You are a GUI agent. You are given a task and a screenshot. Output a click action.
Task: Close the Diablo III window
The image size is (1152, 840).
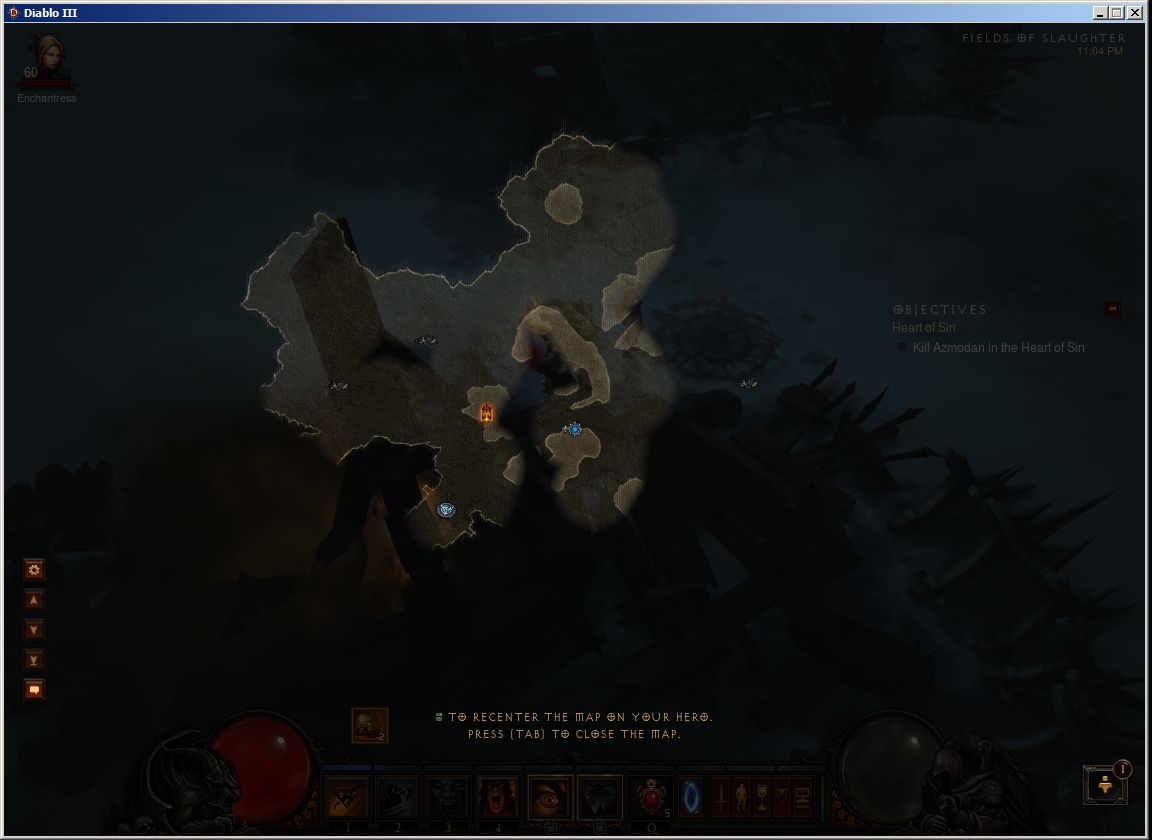pyautogui.click(x=1136, y=13)
